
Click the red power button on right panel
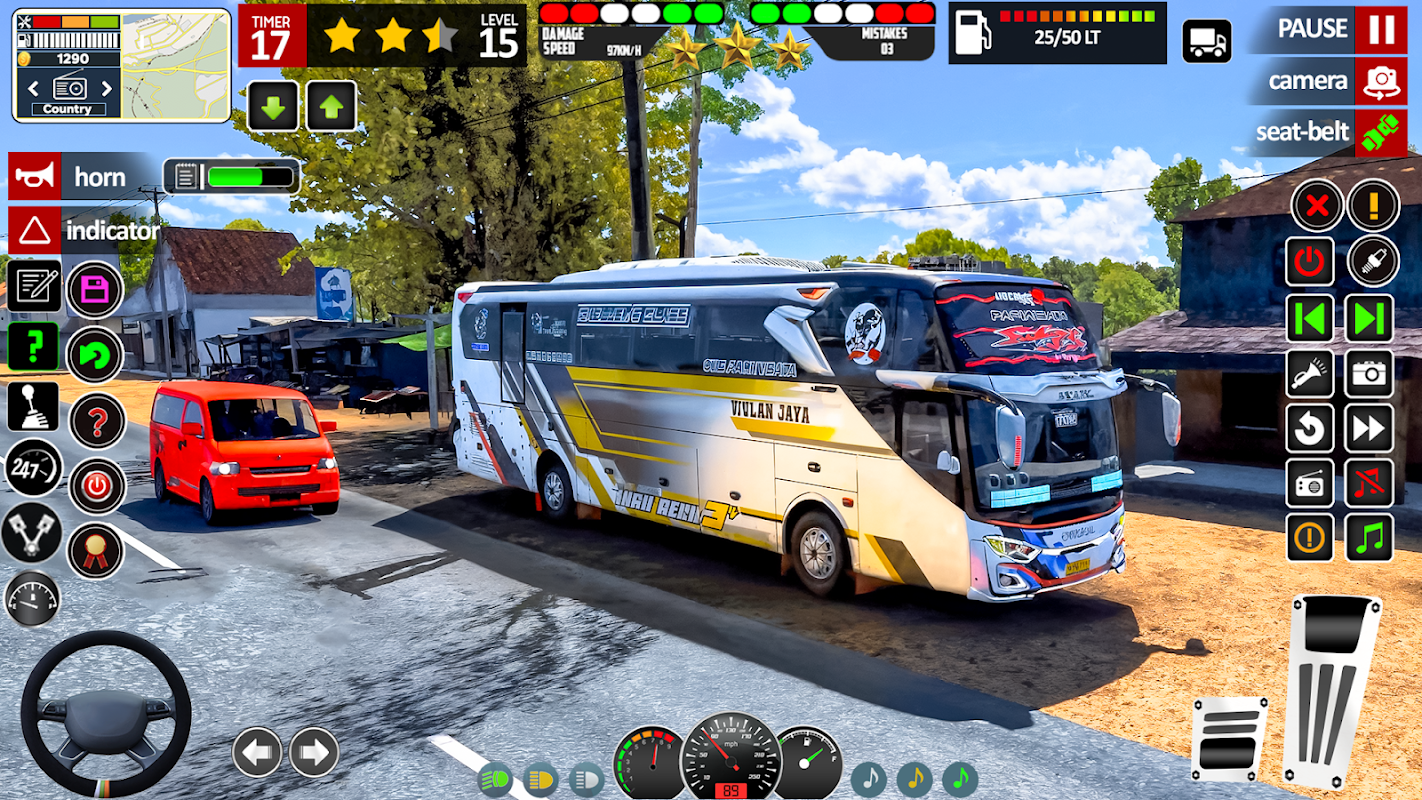click(x=1309, y=262)
